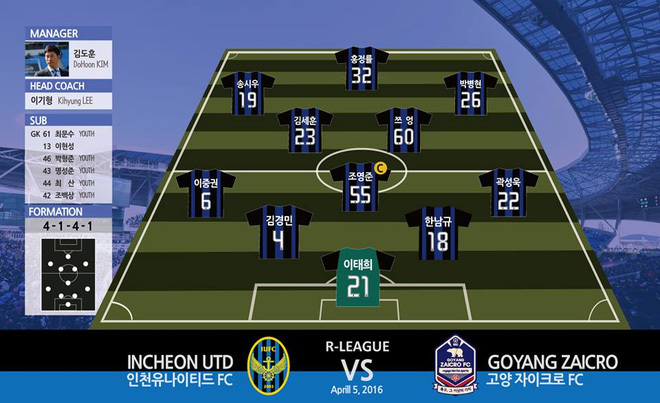660x403 pixels.
Task: Select the number 22 right-back jersey
Action: pos(507,195)
